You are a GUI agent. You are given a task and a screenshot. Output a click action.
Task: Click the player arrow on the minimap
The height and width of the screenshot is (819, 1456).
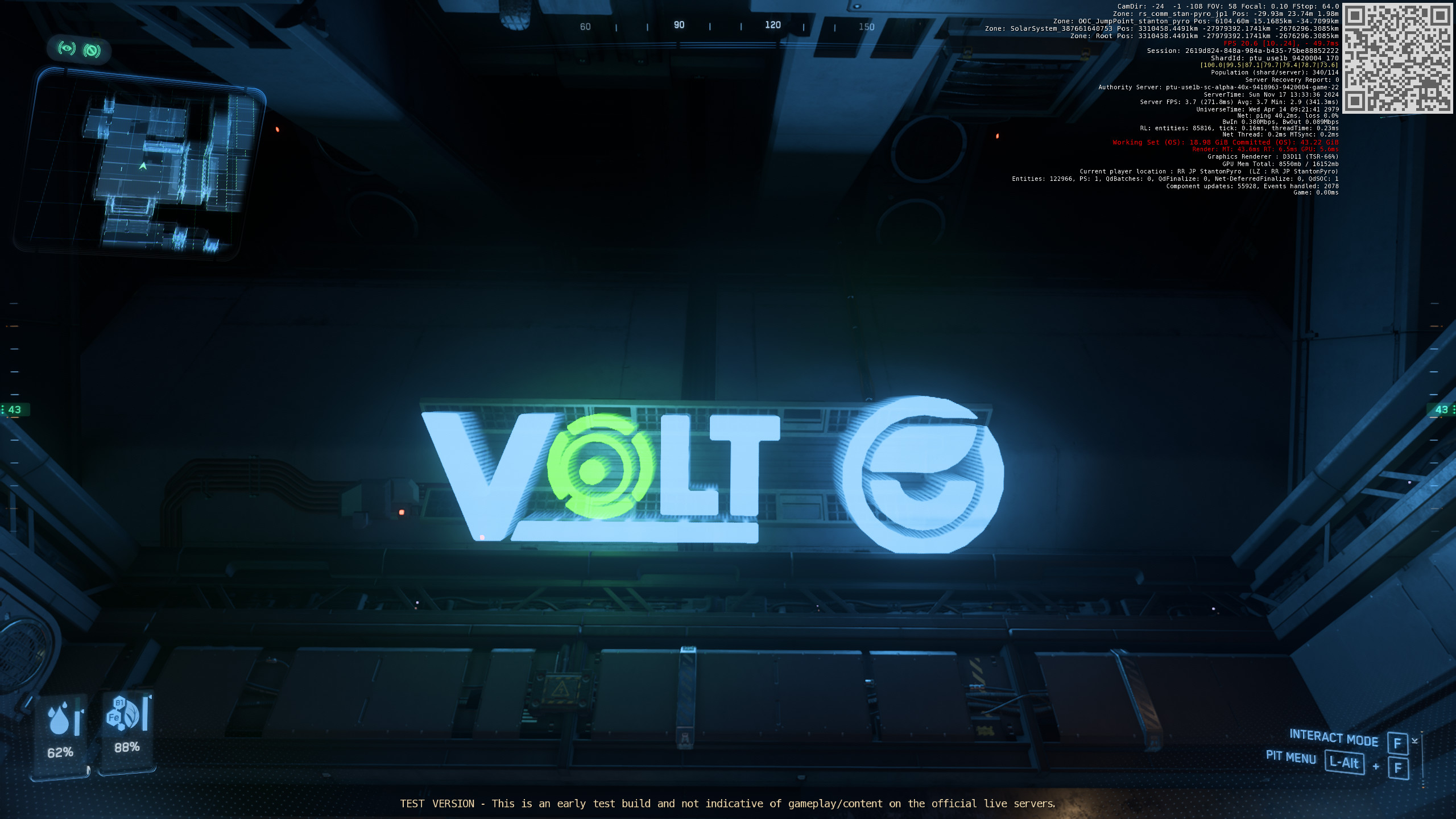pyautogui.click(x=144, y=165)
